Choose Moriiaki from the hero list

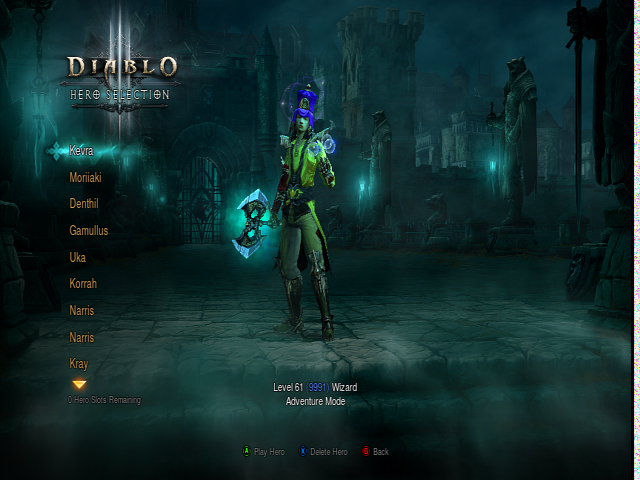pyautogui.click(x=85, y=178)
